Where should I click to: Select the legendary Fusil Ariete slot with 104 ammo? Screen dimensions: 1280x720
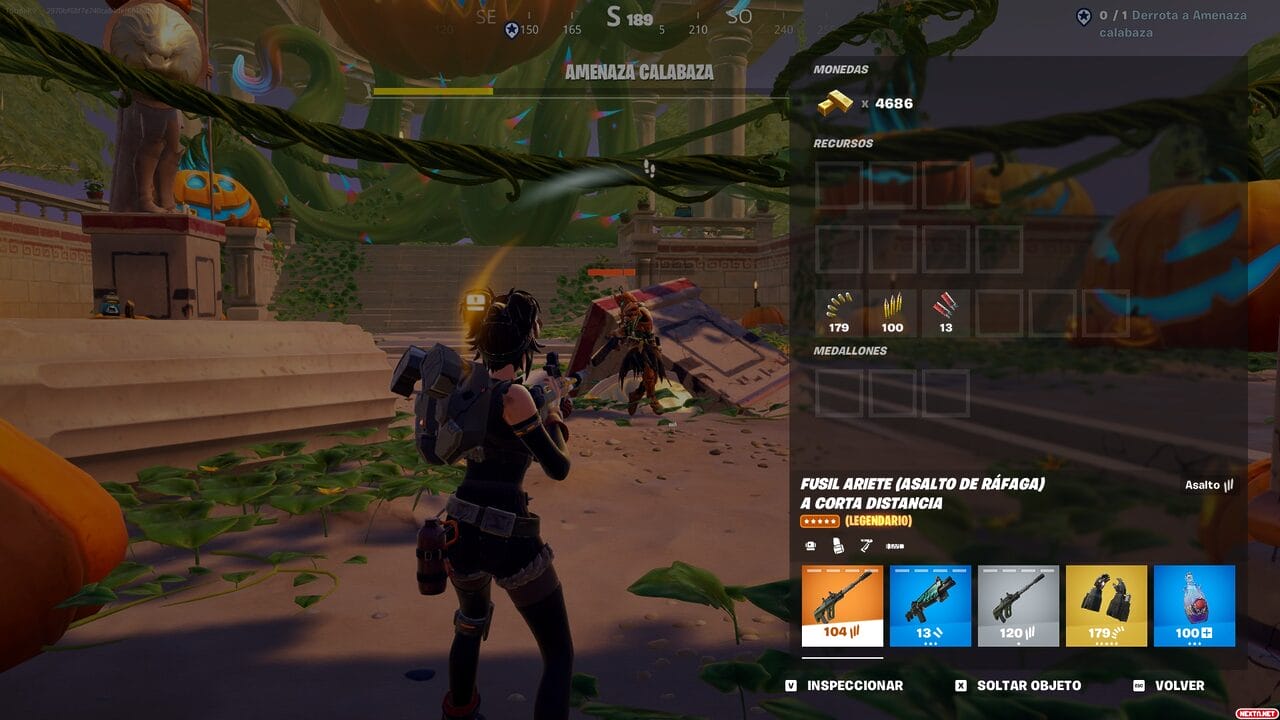842,606
